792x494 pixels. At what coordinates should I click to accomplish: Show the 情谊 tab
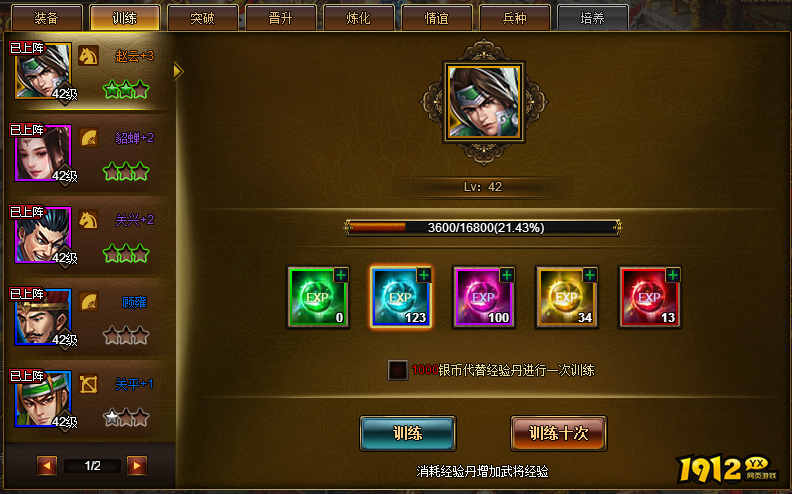(436, 18)
